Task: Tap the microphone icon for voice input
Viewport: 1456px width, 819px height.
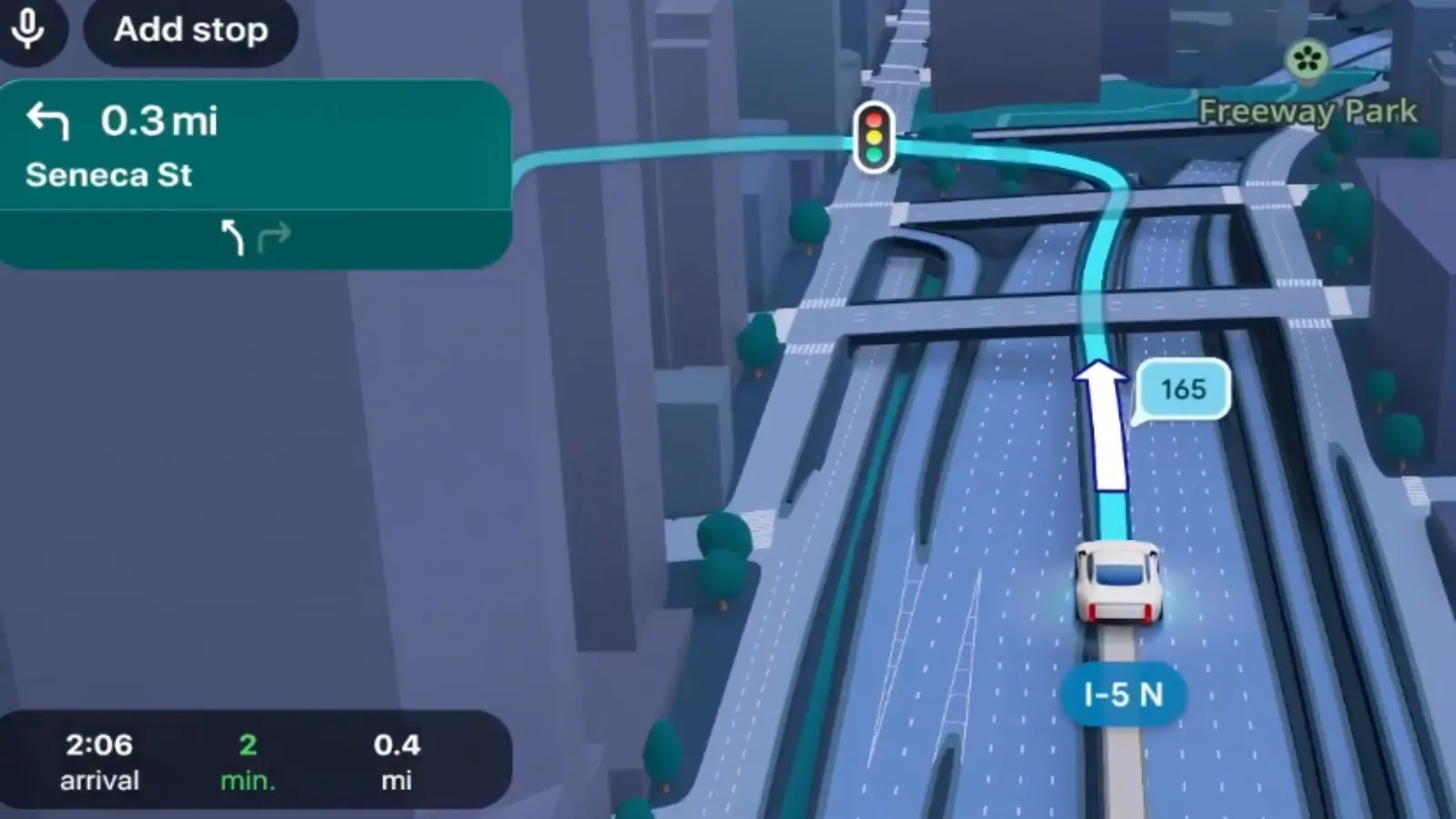Action: 30,30
